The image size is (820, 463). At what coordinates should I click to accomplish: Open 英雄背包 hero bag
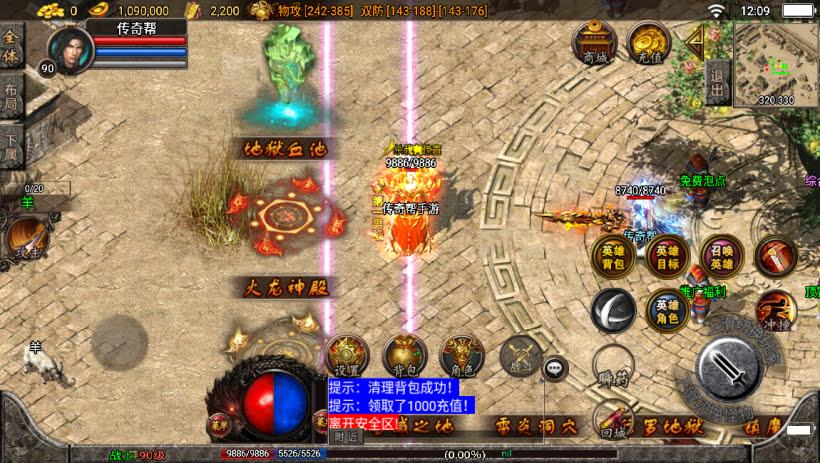(x=613, y=256)
